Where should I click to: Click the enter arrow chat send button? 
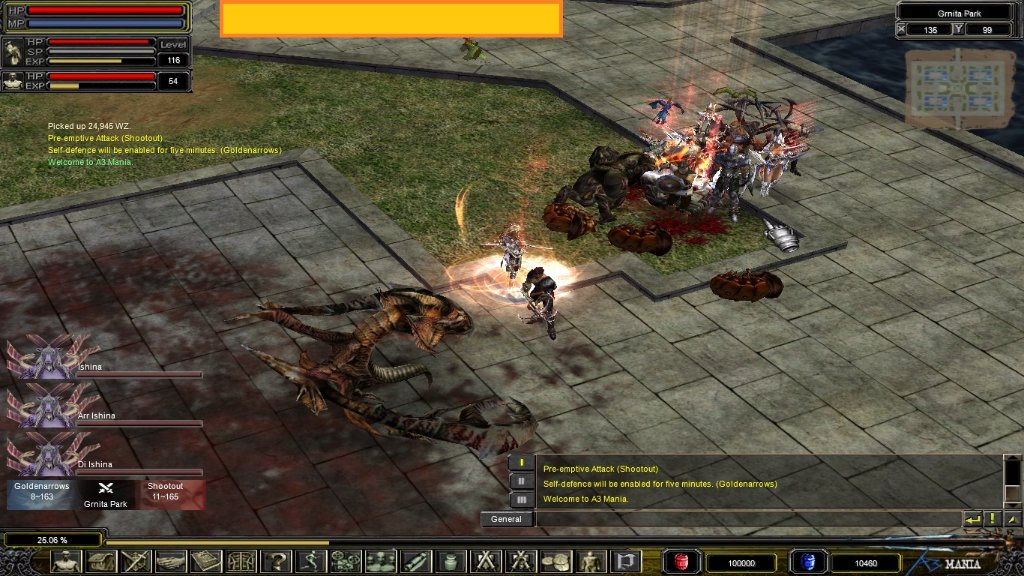[972, 519]
